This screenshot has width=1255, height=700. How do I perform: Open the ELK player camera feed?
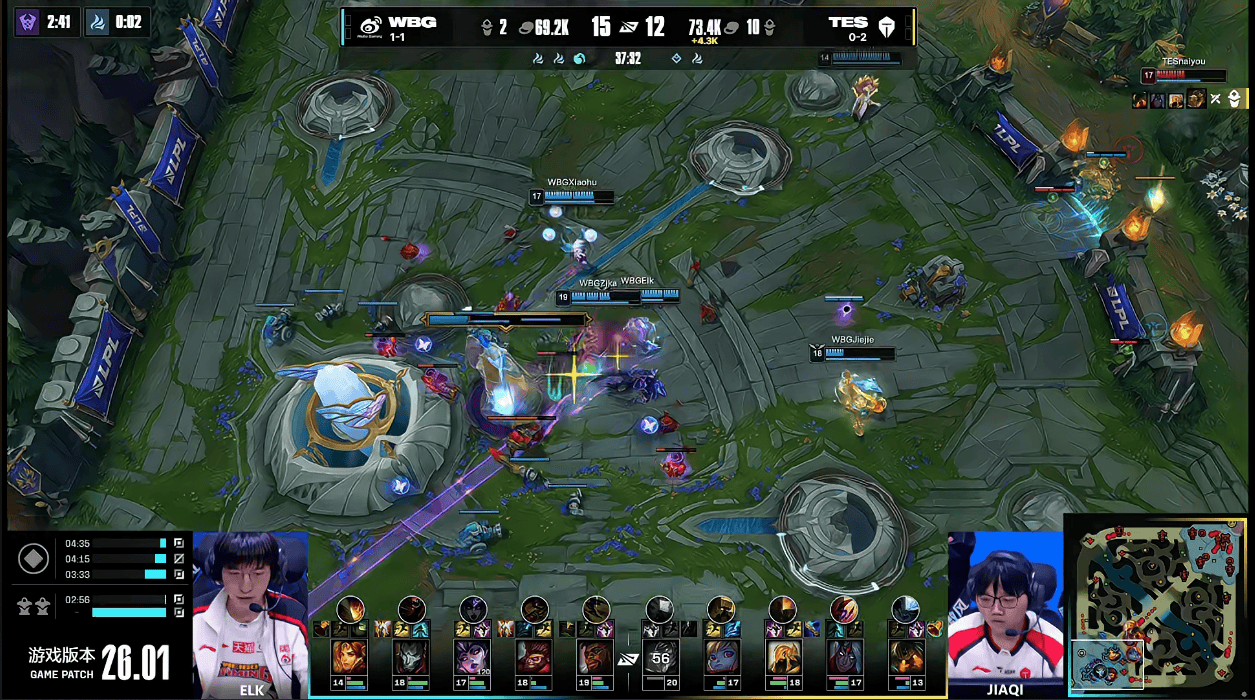250,610
